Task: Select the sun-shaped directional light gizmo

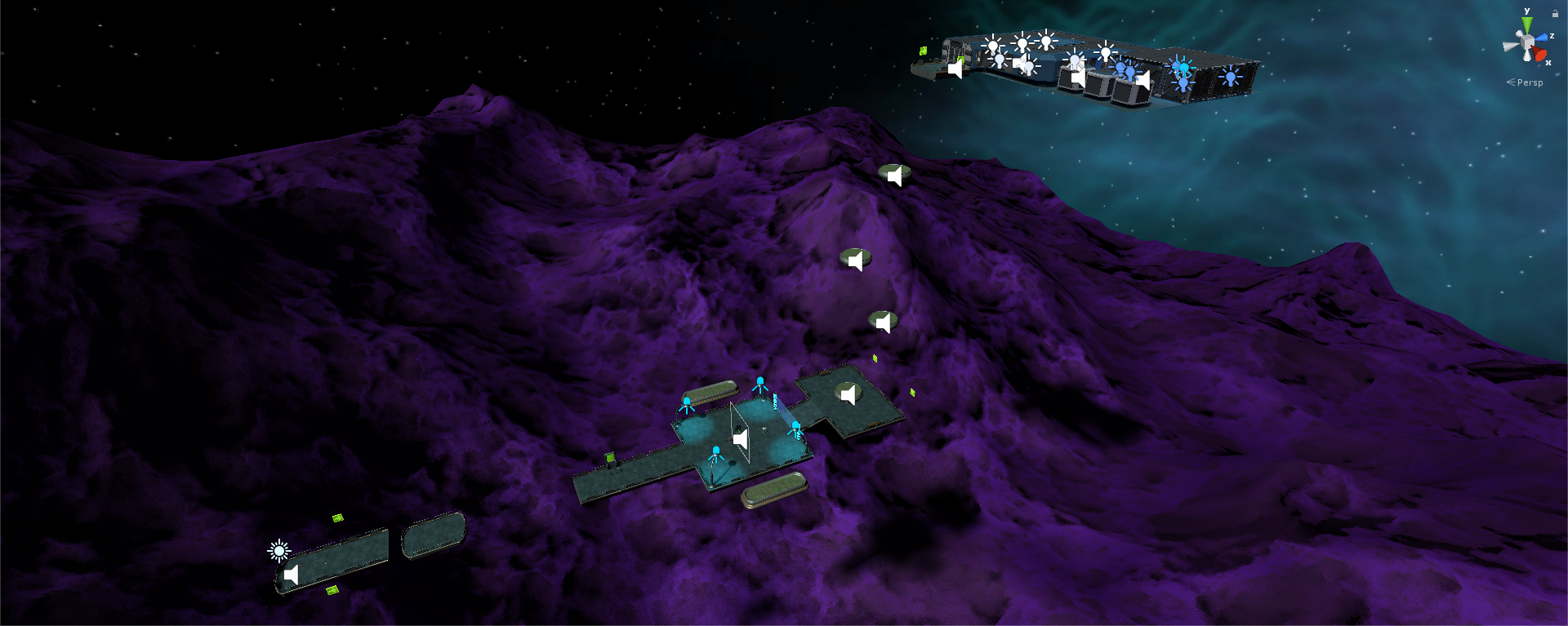Action: [278, 551]
